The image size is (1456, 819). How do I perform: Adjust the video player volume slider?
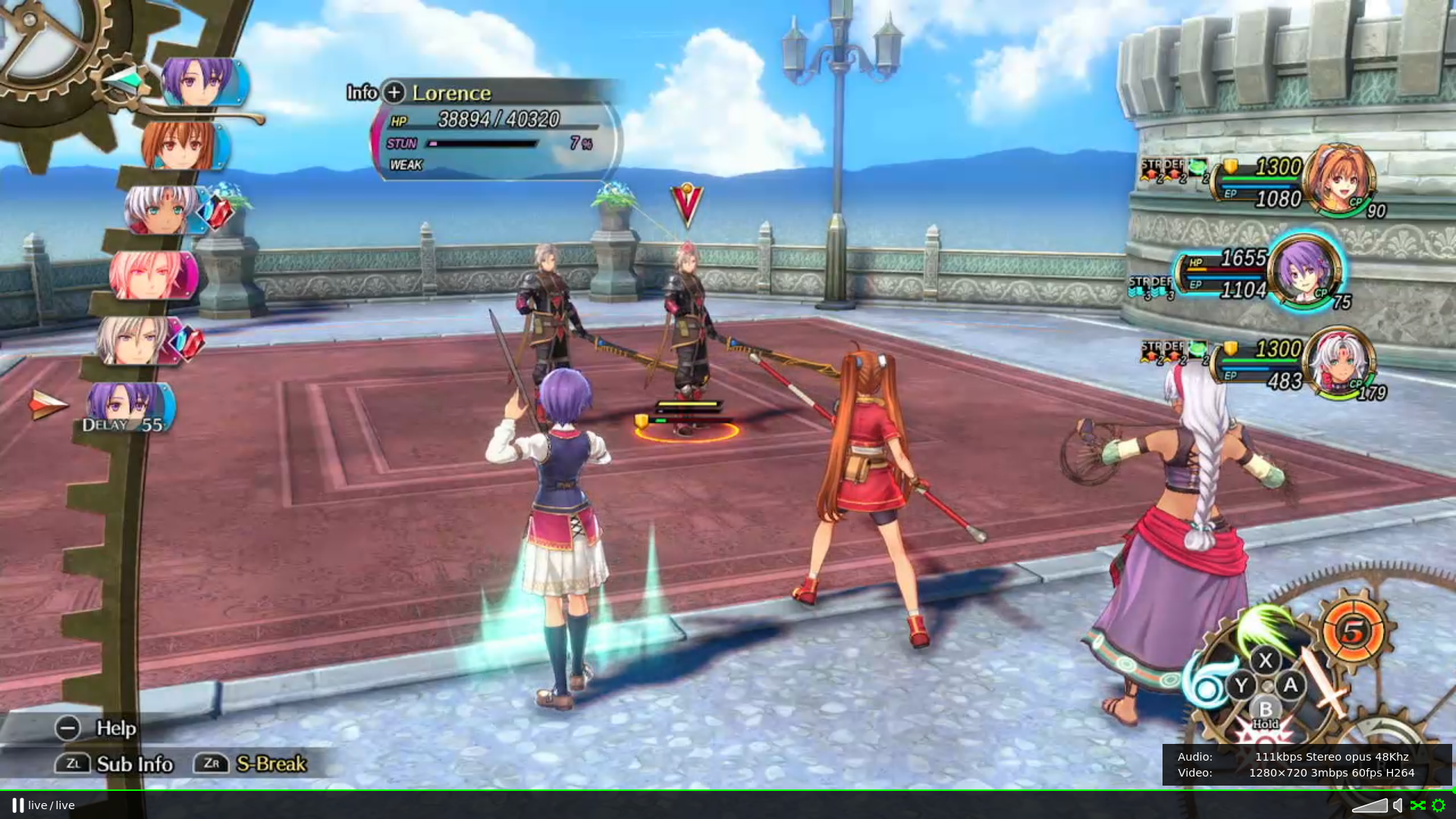[x=1370, y=805]
